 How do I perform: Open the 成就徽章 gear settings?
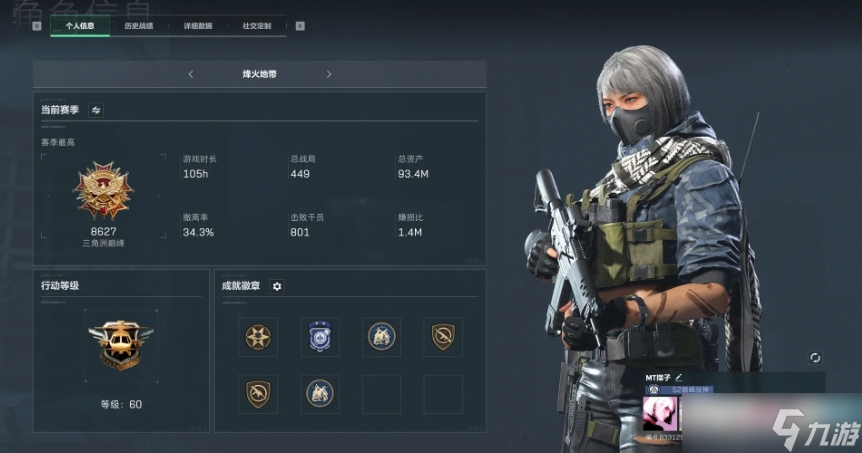277,286
